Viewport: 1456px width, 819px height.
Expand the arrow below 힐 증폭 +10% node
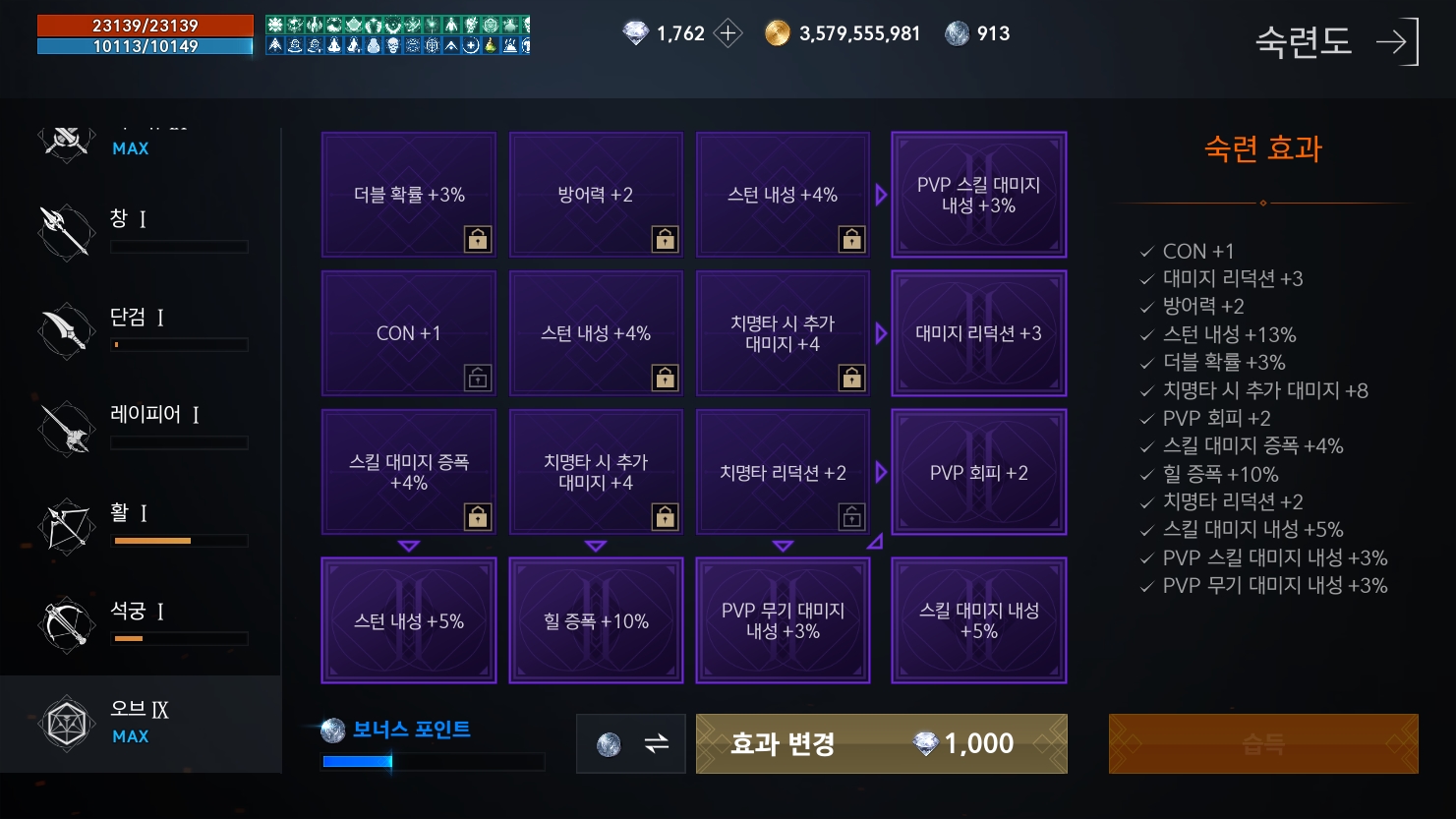596,544
